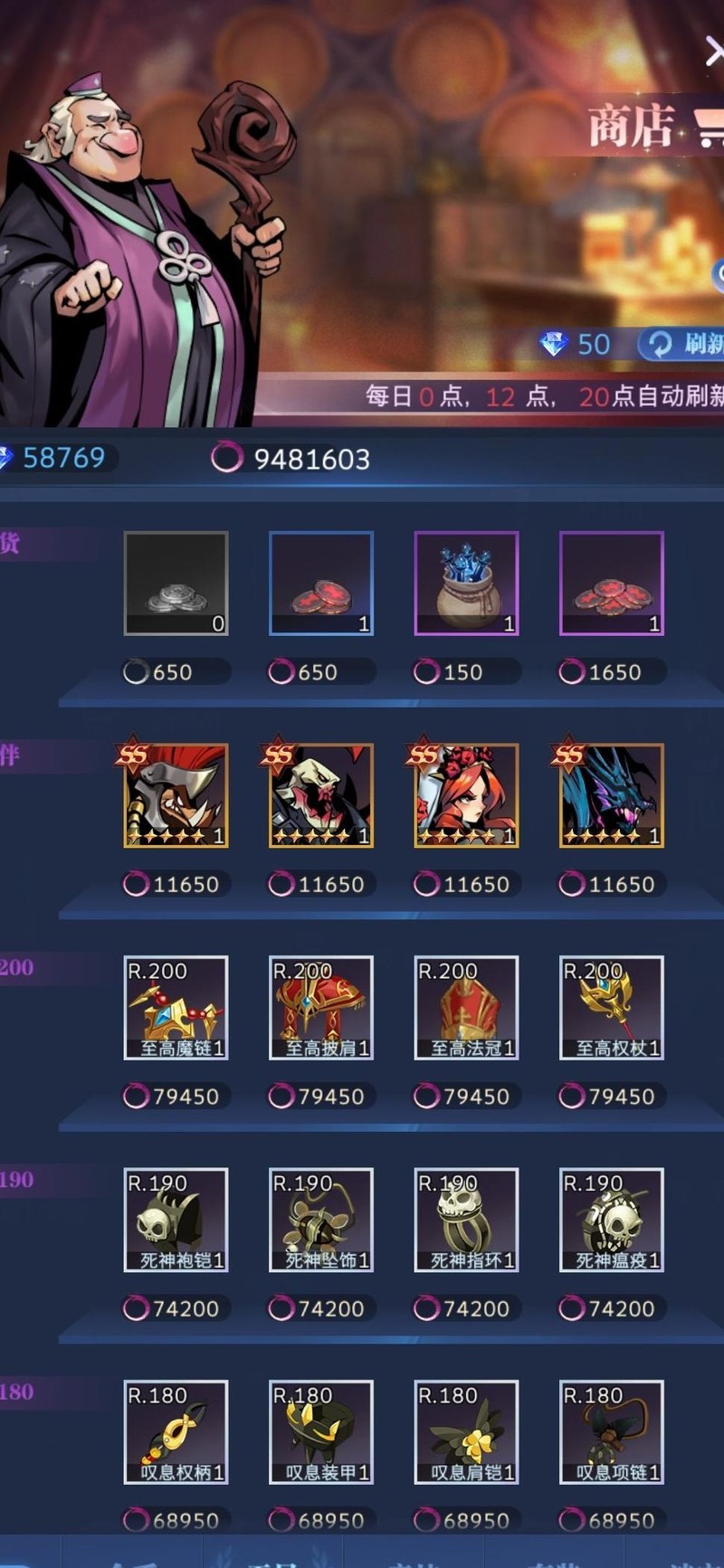
Task: Select the R.180 叹息项链 necklace
Action: [612, 1431]
